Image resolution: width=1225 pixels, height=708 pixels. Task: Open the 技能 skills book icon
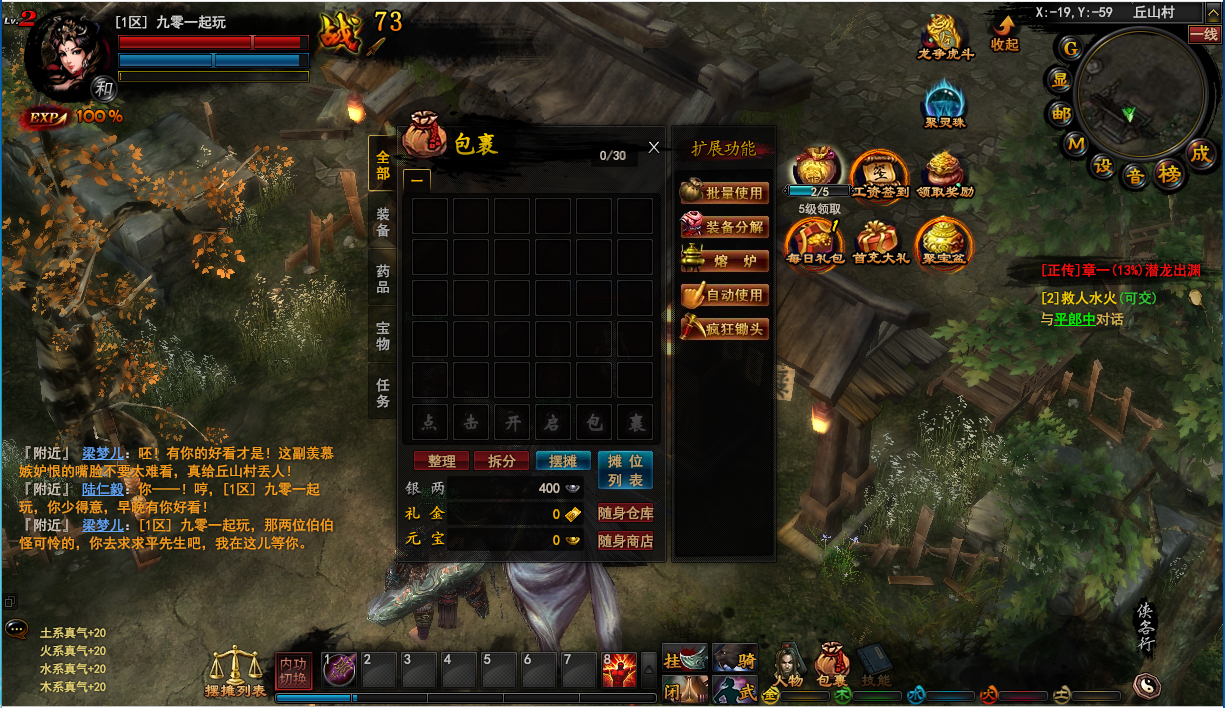tap(875, 664)
